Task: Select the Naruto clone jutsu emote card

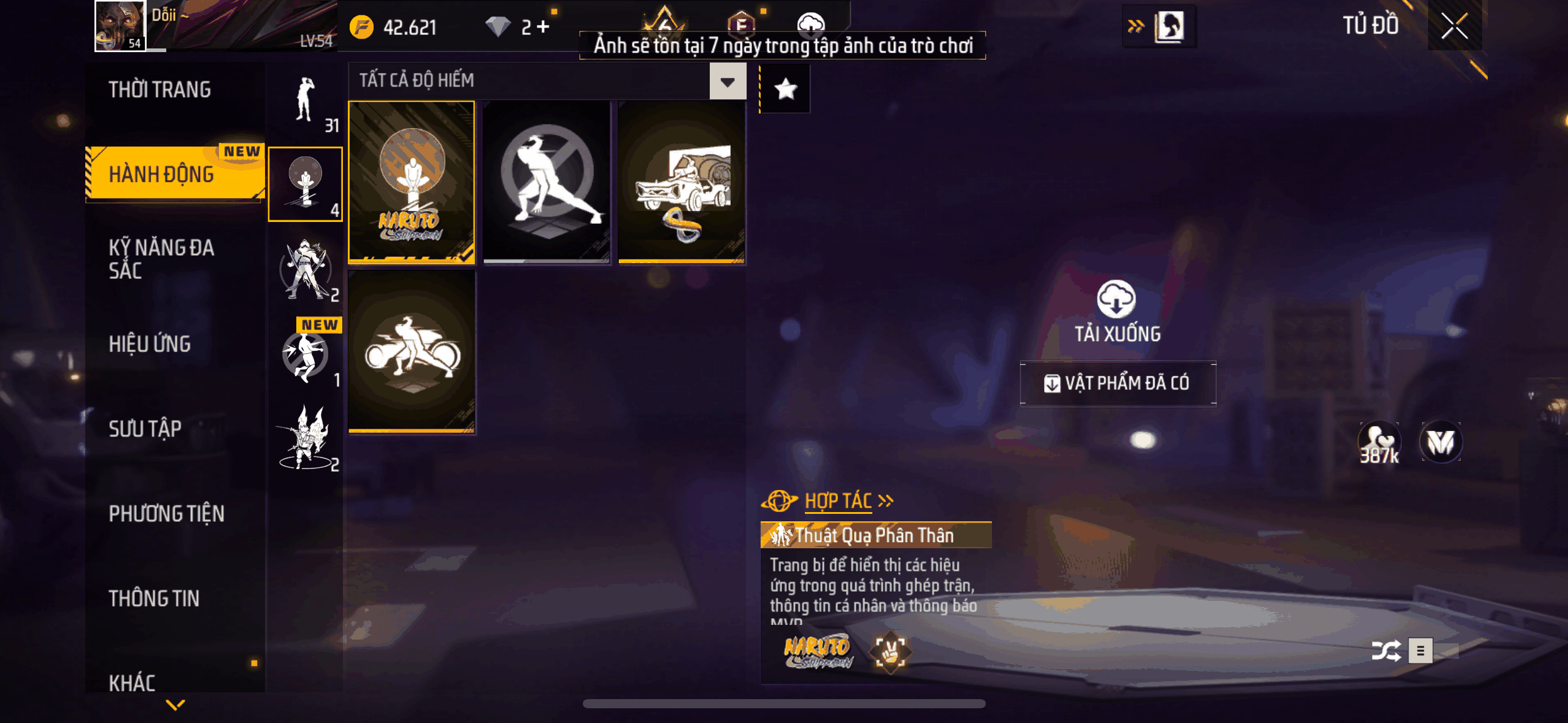Action: 412,182
